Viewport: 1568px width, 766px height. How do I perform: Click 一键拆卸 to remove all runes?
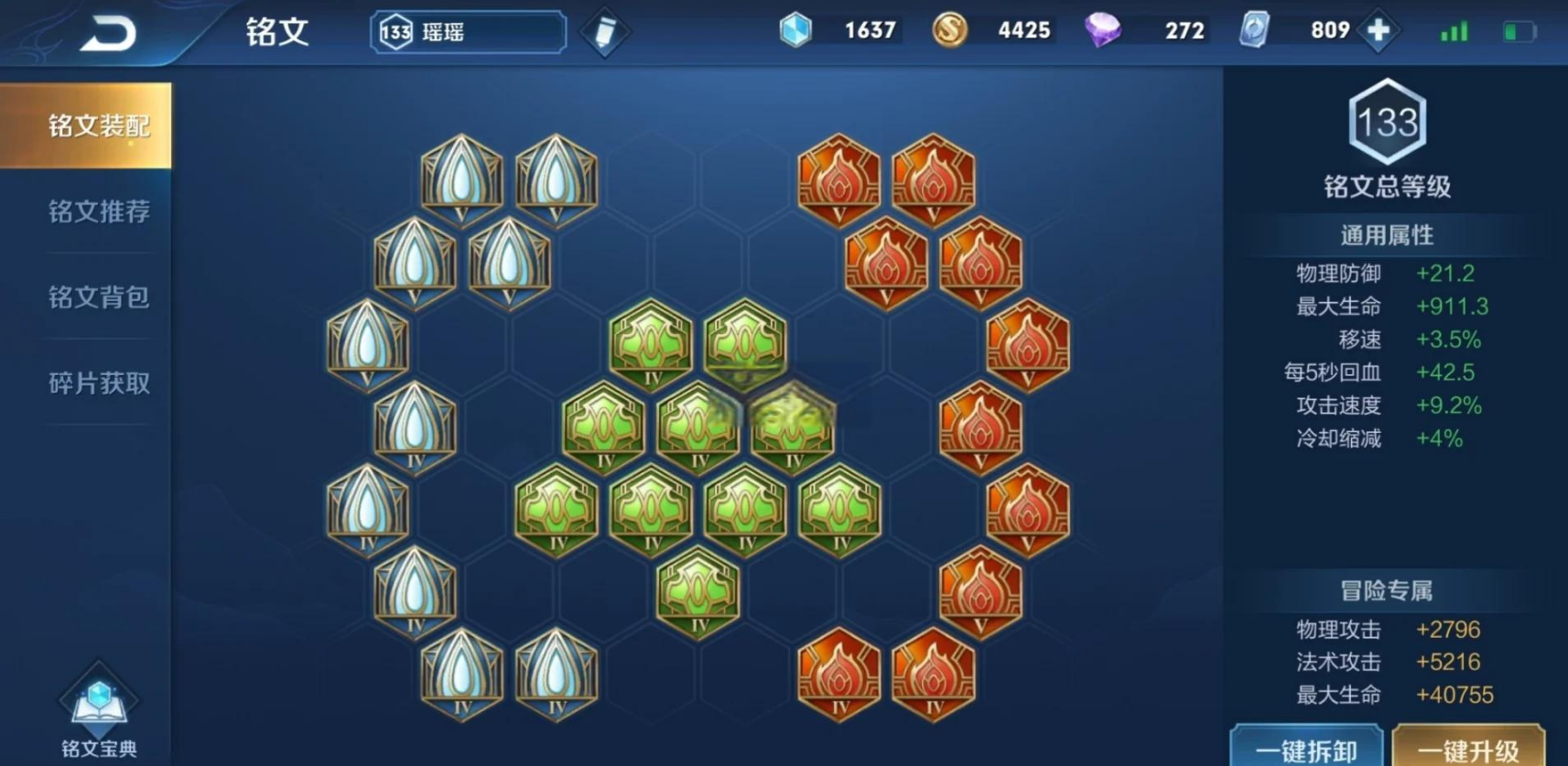coord(1306,749)
